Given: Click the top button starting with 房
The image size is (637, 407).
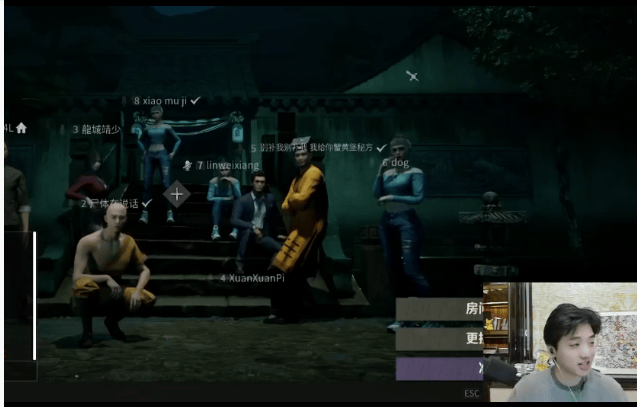Looking at the screenshot, I should tap(440, 309).
